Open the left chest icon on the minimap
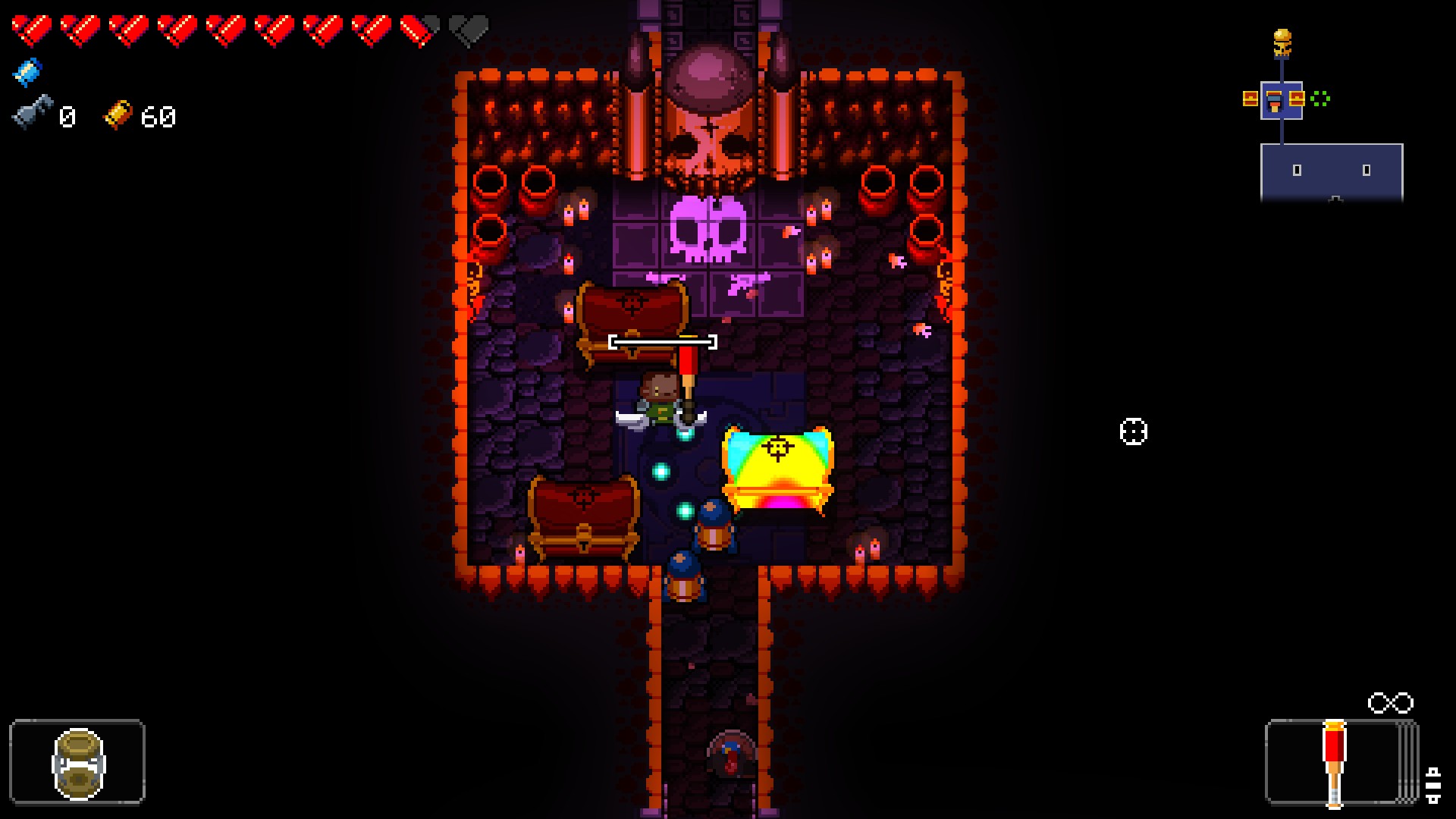 [x=1250, y=99]
